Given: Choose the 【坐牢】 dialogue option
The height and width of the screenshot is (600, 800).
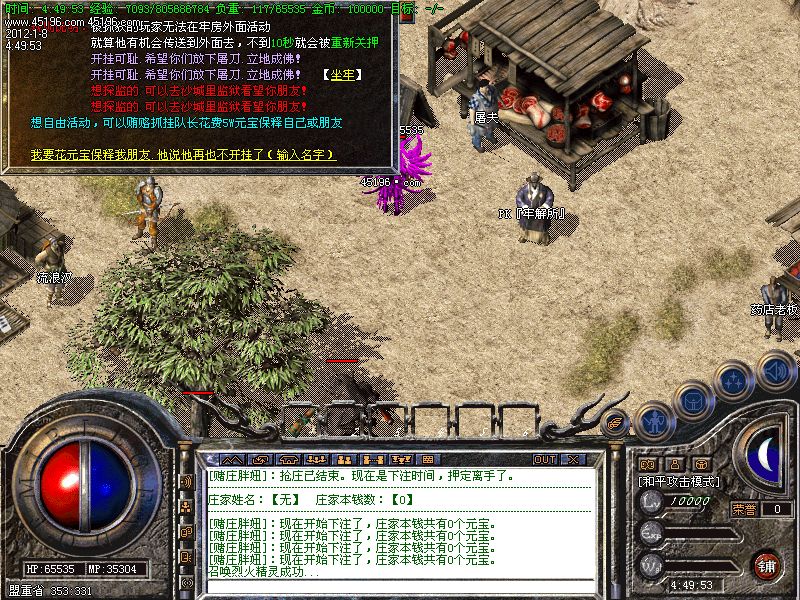Looking at the screenshot, I should coord(340,75).
